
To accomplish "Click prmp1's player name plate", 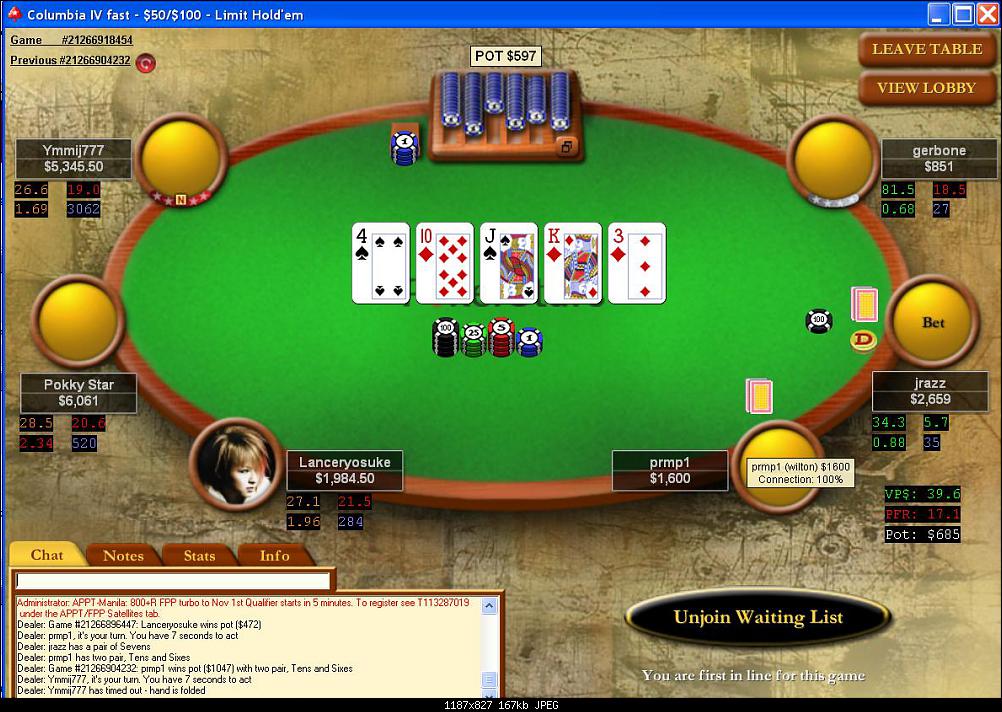I will click(x=670, y=470).
